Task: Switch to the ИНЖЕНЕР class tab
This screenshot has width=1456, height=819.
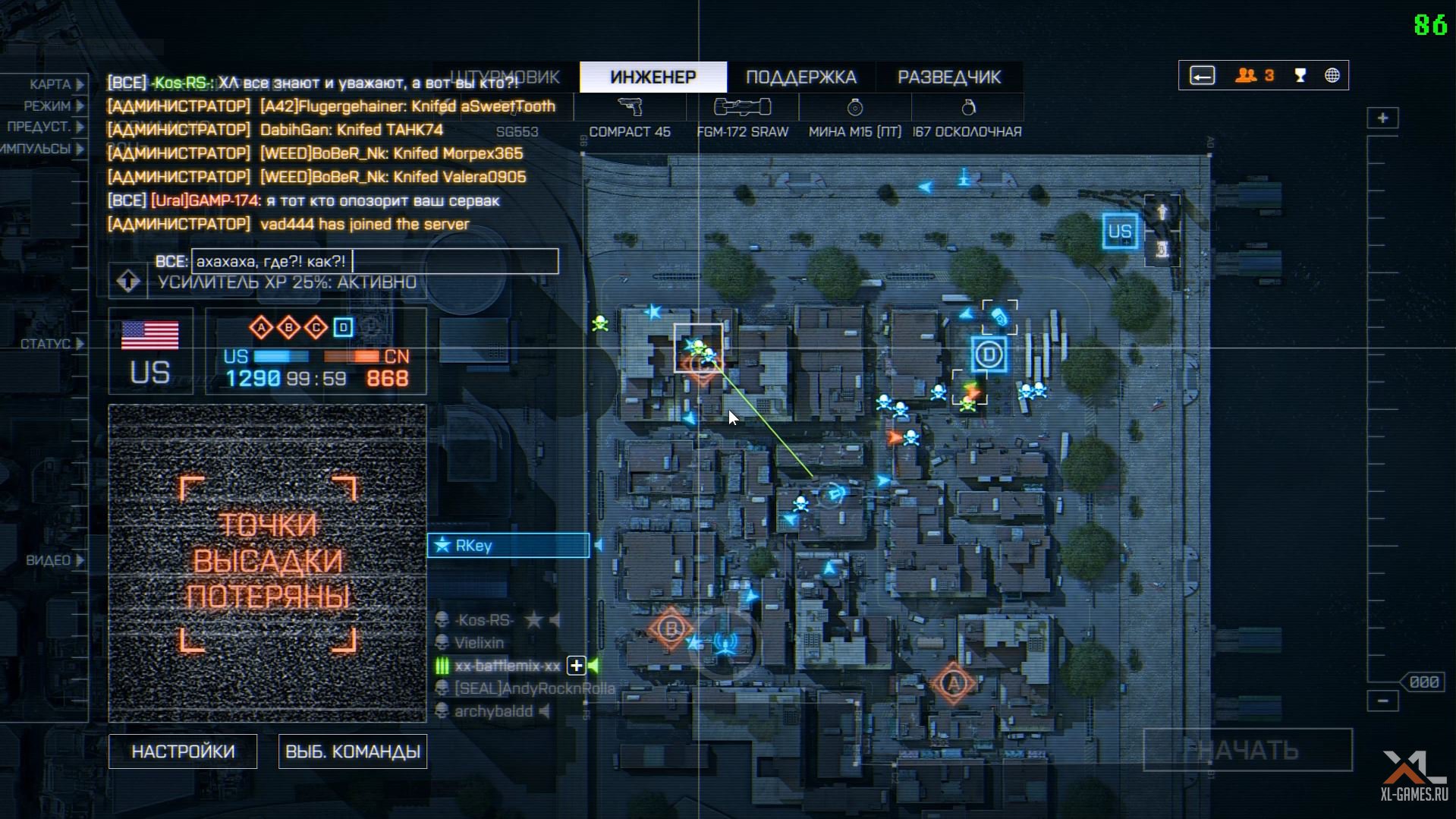Action: (653, 77)
